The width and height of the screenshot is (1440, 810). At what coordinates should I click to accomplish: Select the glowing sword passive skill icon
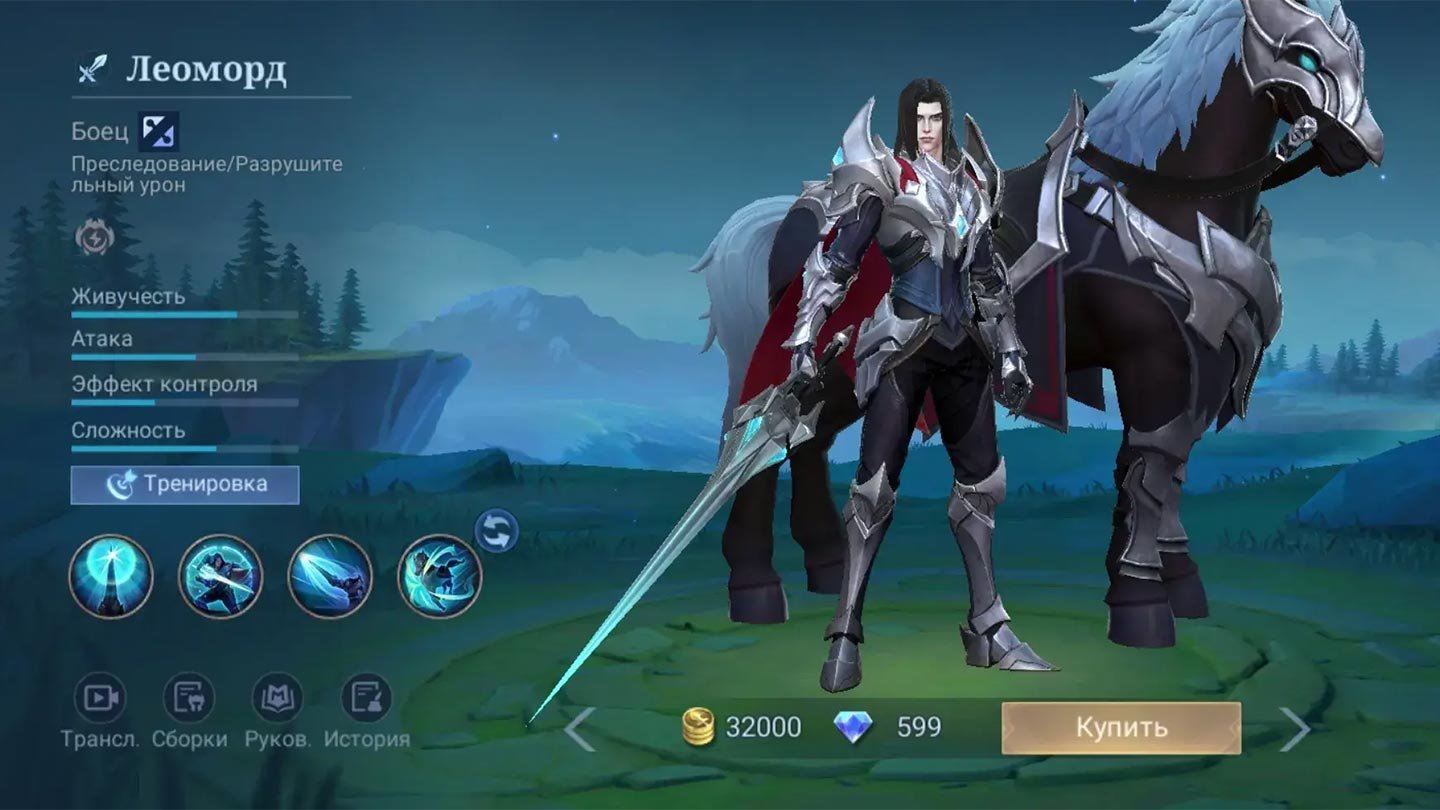tap(111, 576)
